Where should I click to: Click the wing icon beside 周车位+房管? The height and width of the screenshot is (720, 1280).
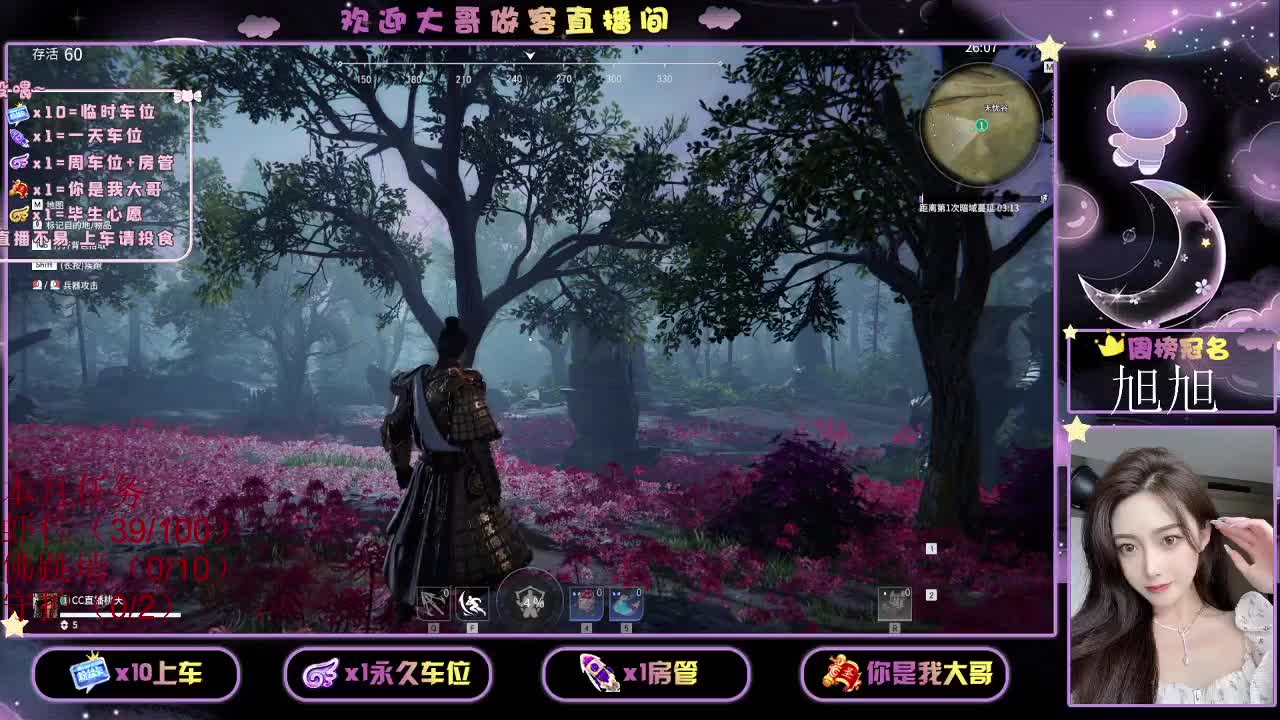[x=19, y=162]
